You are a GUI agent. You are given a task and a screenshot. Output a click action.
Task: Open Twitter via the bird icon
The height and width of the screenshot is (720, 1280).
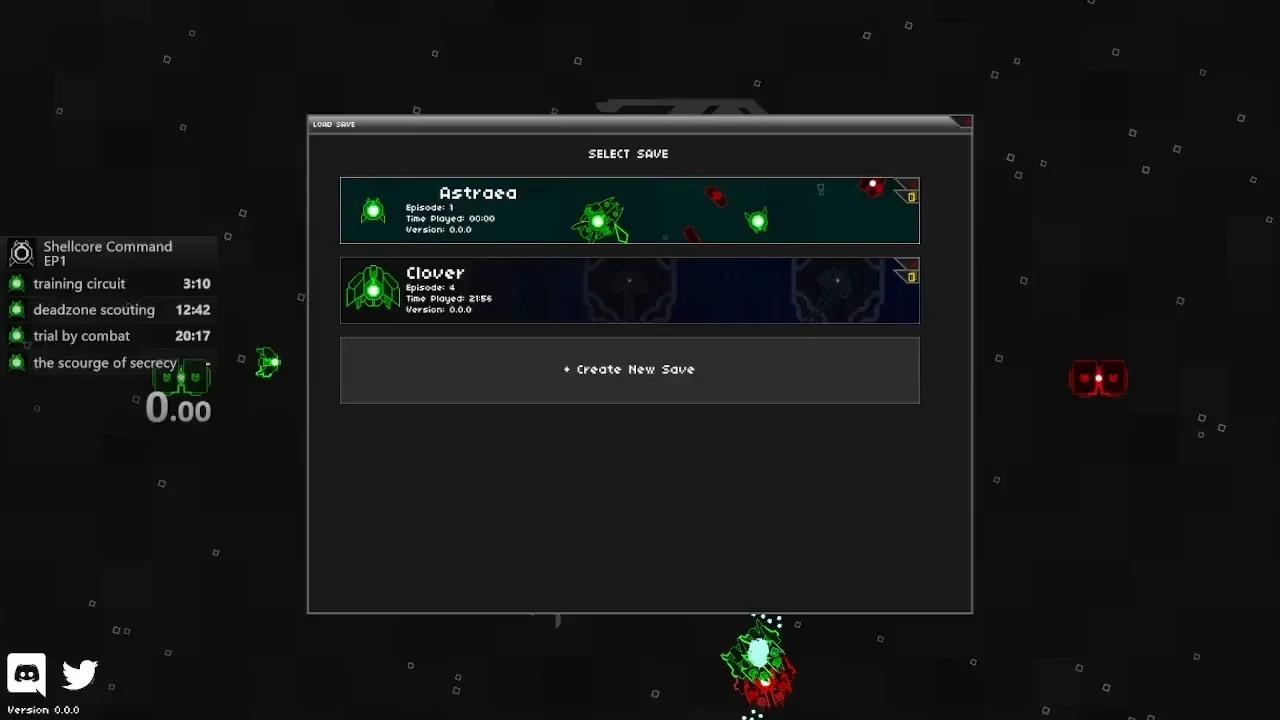79,675
